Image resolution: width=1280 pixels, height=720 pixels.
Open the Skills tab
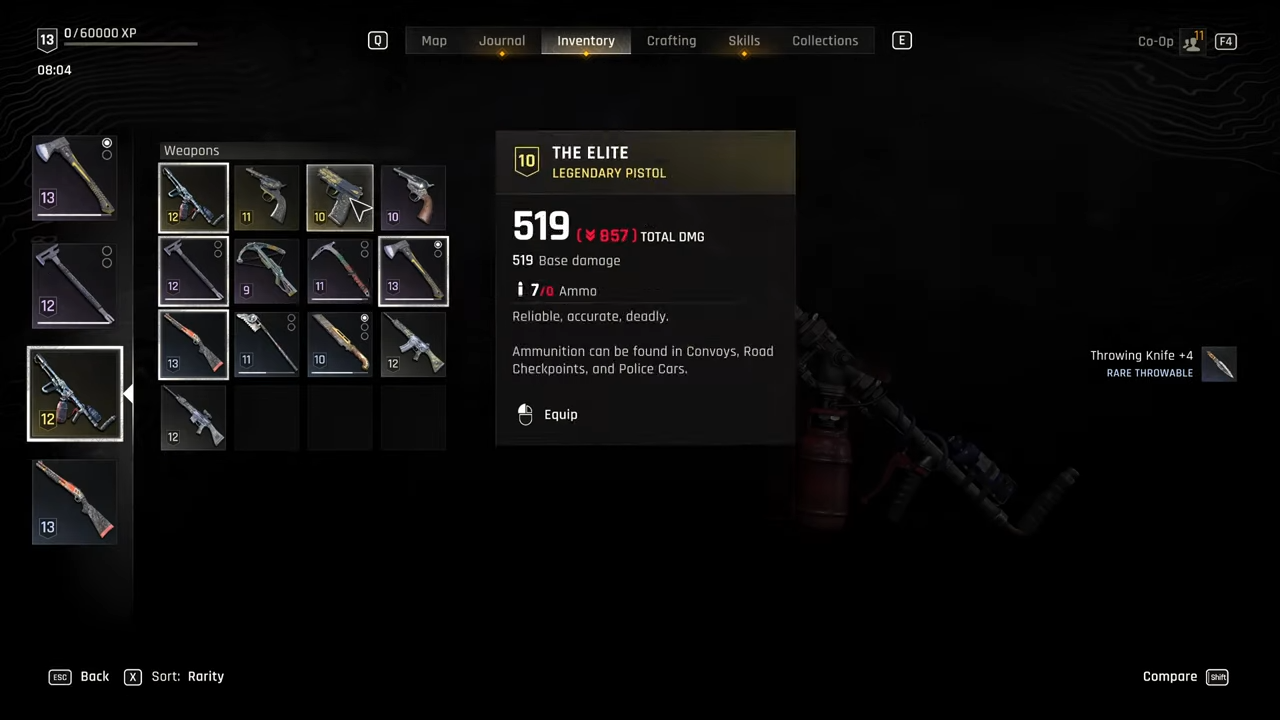pos(744,41)
